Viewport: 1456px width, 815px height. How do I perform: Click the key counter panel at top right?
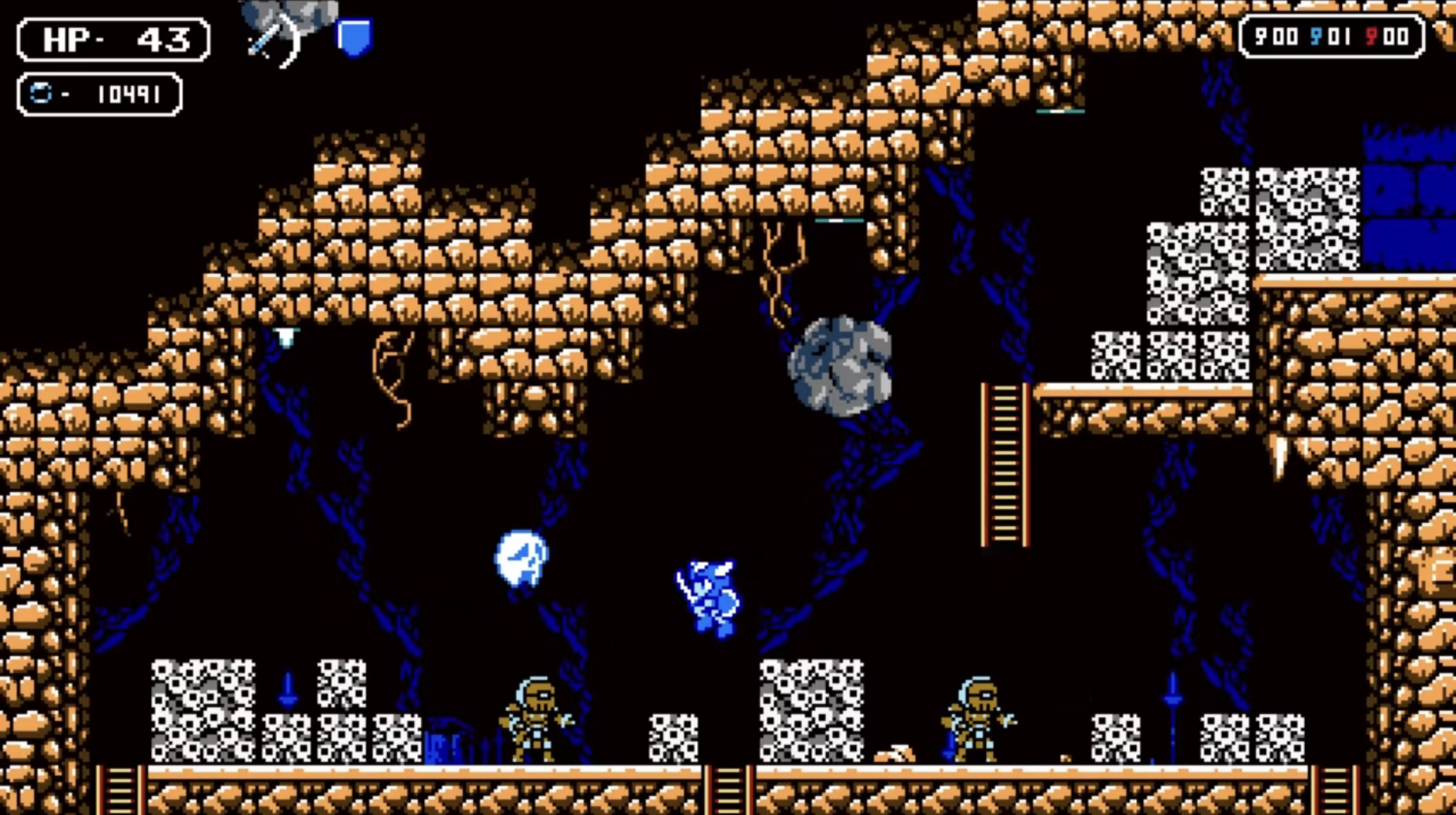(x=1332, y=36)
